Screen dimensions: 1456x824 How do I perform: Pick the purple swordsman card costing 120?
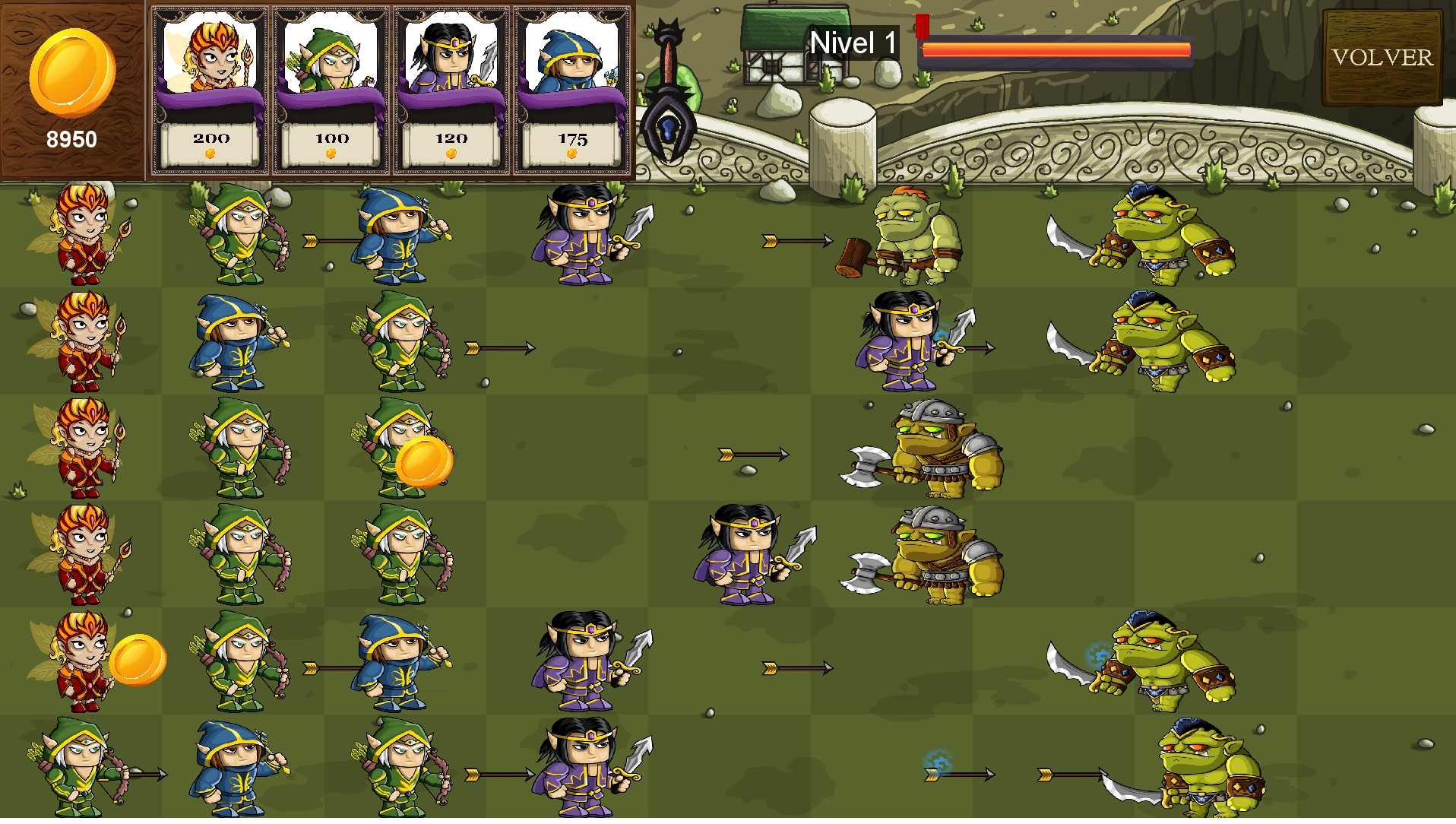coord(451,90)
